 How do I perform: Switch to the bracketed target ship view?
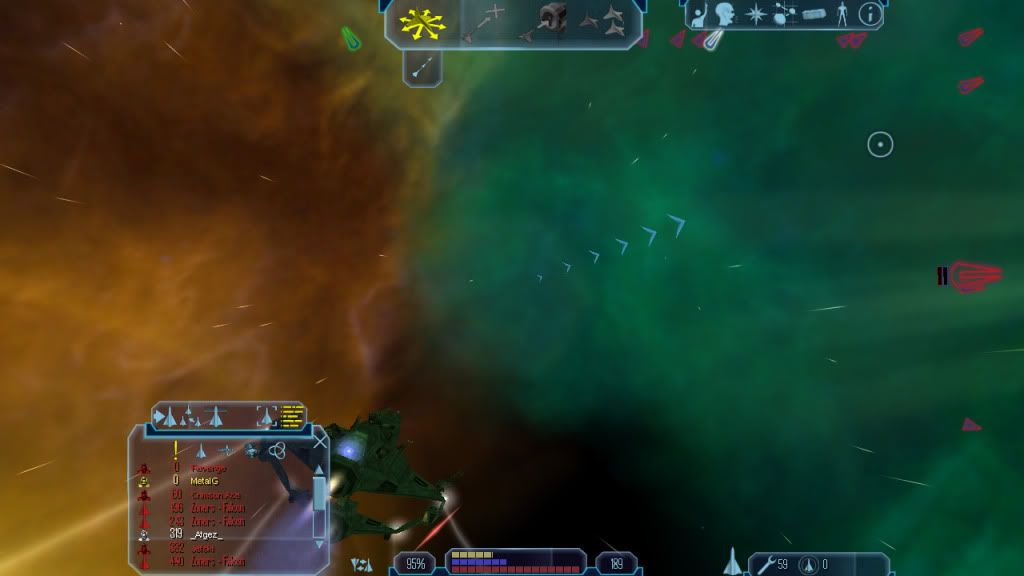tap(266, 416)
